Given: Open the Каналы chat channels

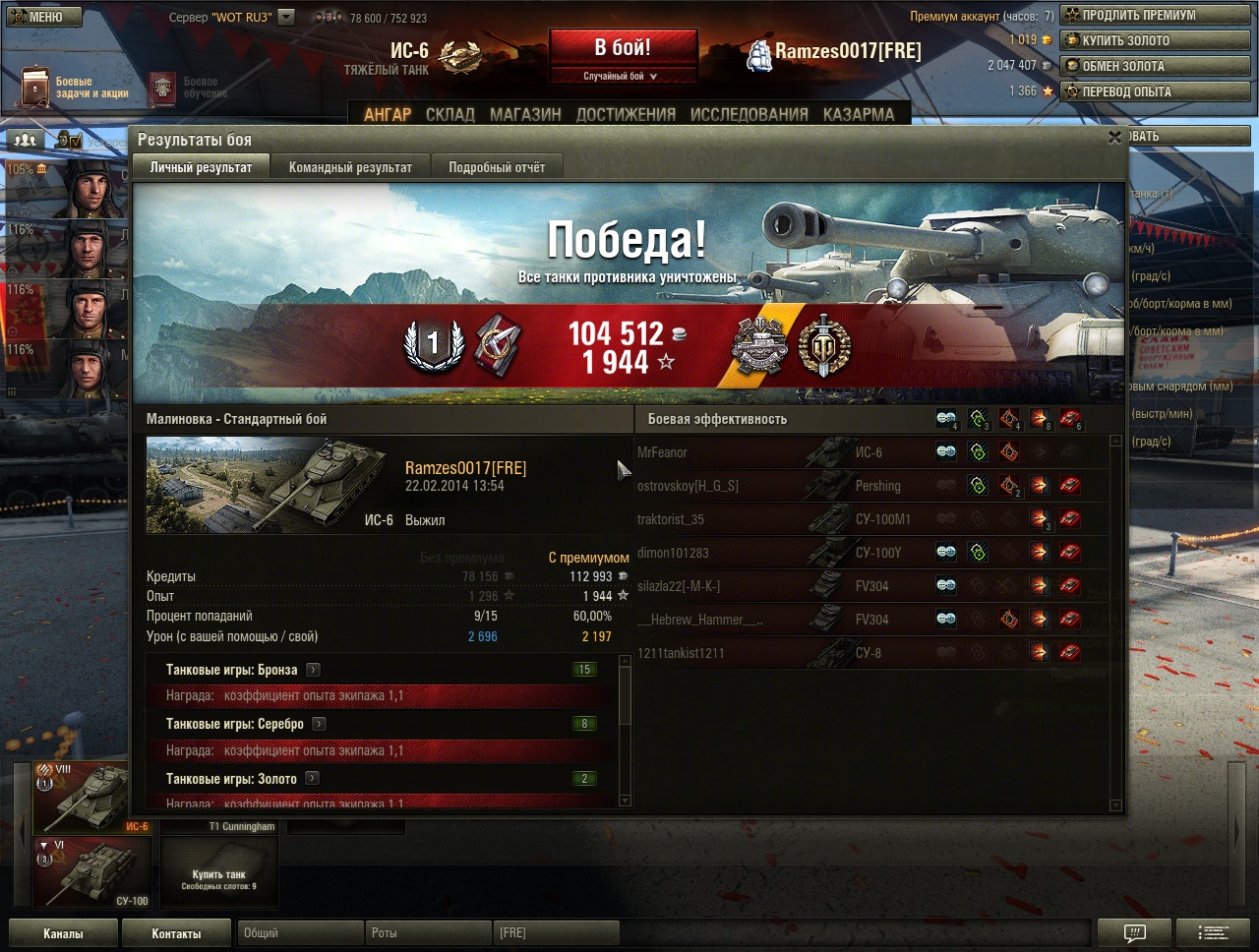Looking at the screenshot, I should coord(63,933).
